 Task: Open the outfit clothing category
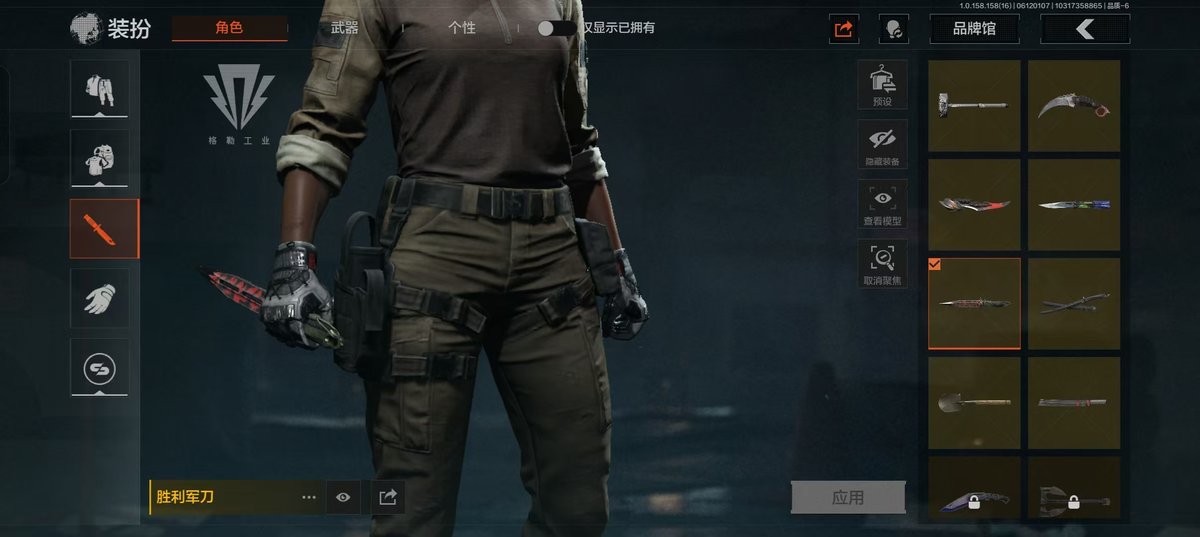point(99,88)
